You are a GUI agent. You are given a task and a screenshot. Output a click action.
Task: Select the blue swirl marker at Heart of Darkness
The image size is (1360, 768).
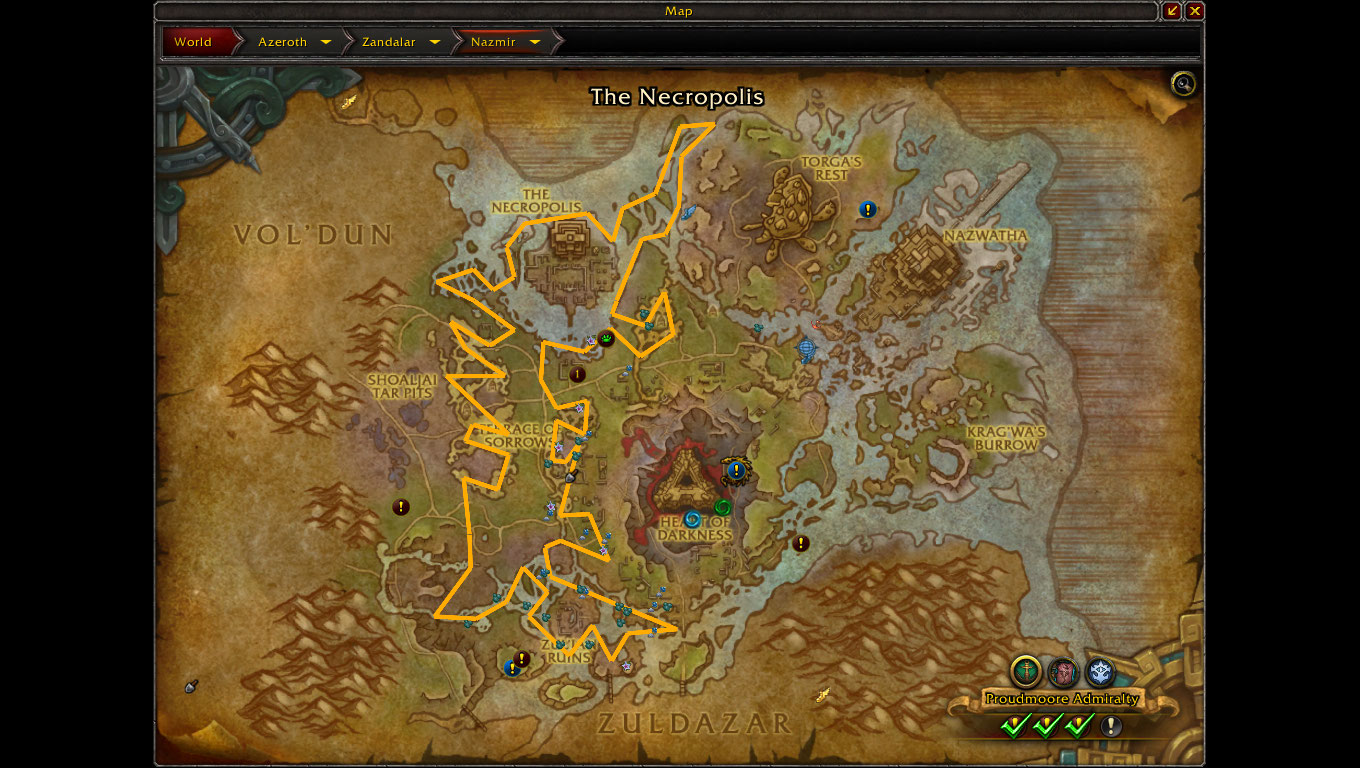[x=692, y=519]
